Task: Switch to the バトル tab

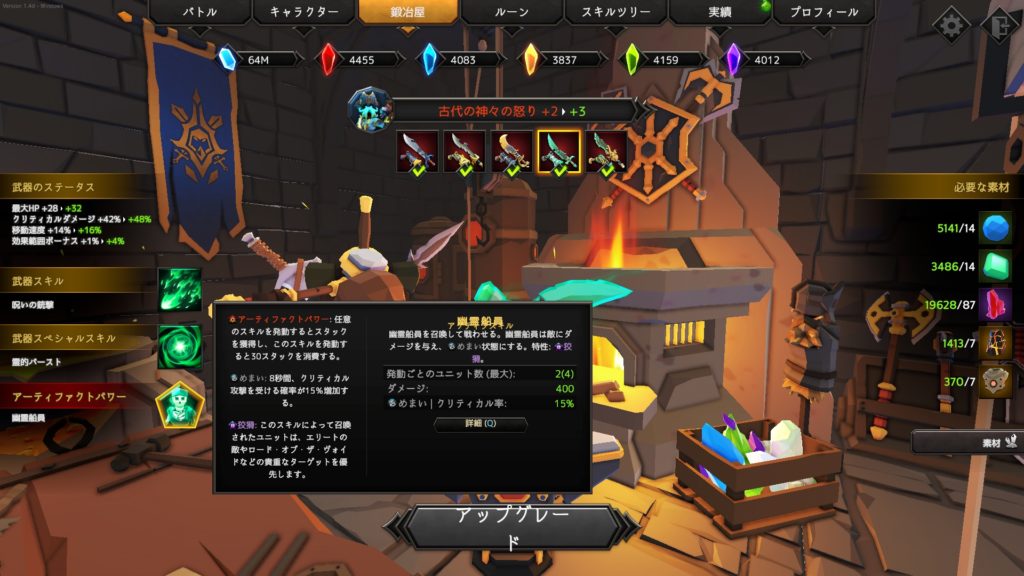Action: click(200, 13)
